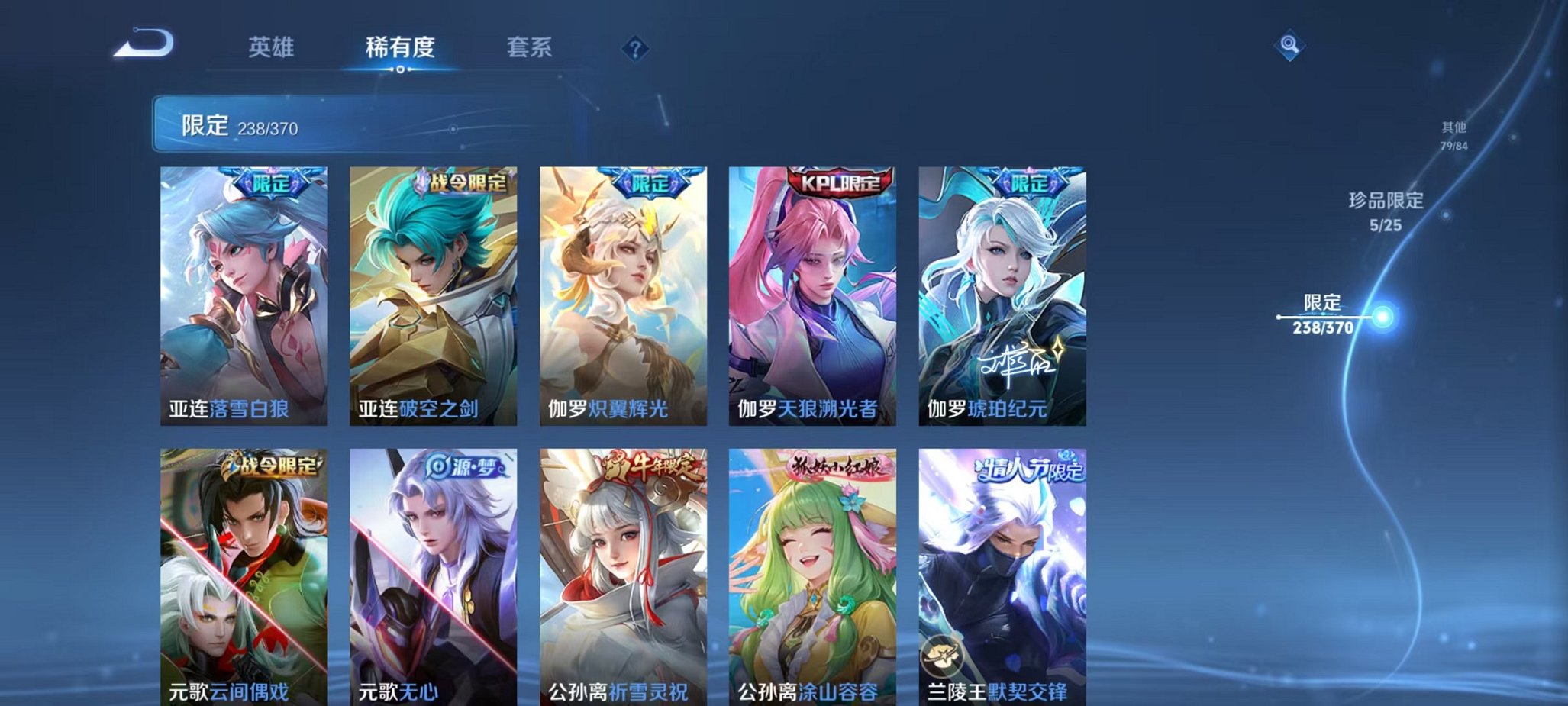Click the back arrow icon at top left
Screen dimensions: 1568x706
140,44
